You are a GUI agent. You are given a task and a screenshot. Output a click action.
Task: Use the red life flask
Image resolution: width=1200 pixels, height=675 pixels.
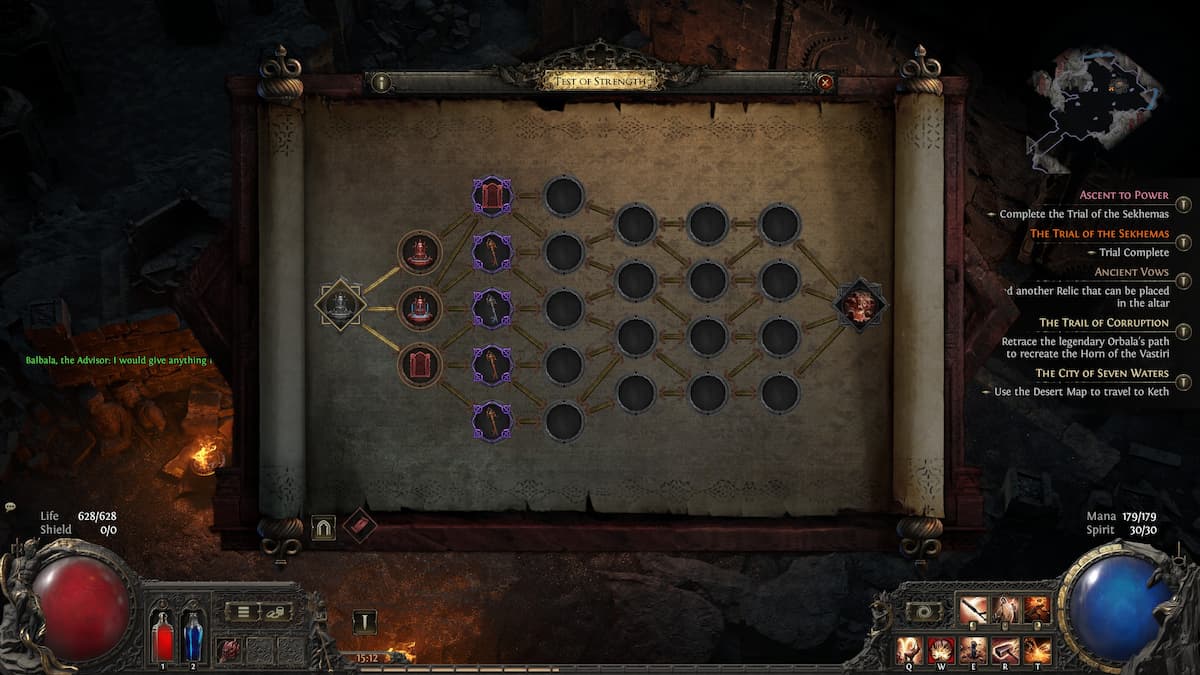[x=163, y=637]
